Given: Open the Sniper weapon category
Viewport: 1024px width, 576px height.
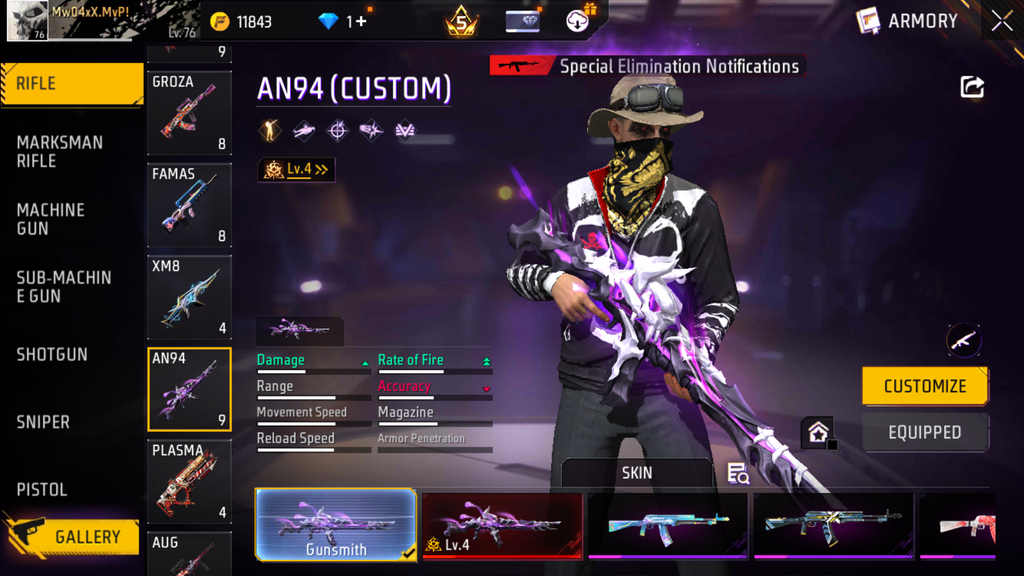Looking at the screenshot, I should pos(44,422).
